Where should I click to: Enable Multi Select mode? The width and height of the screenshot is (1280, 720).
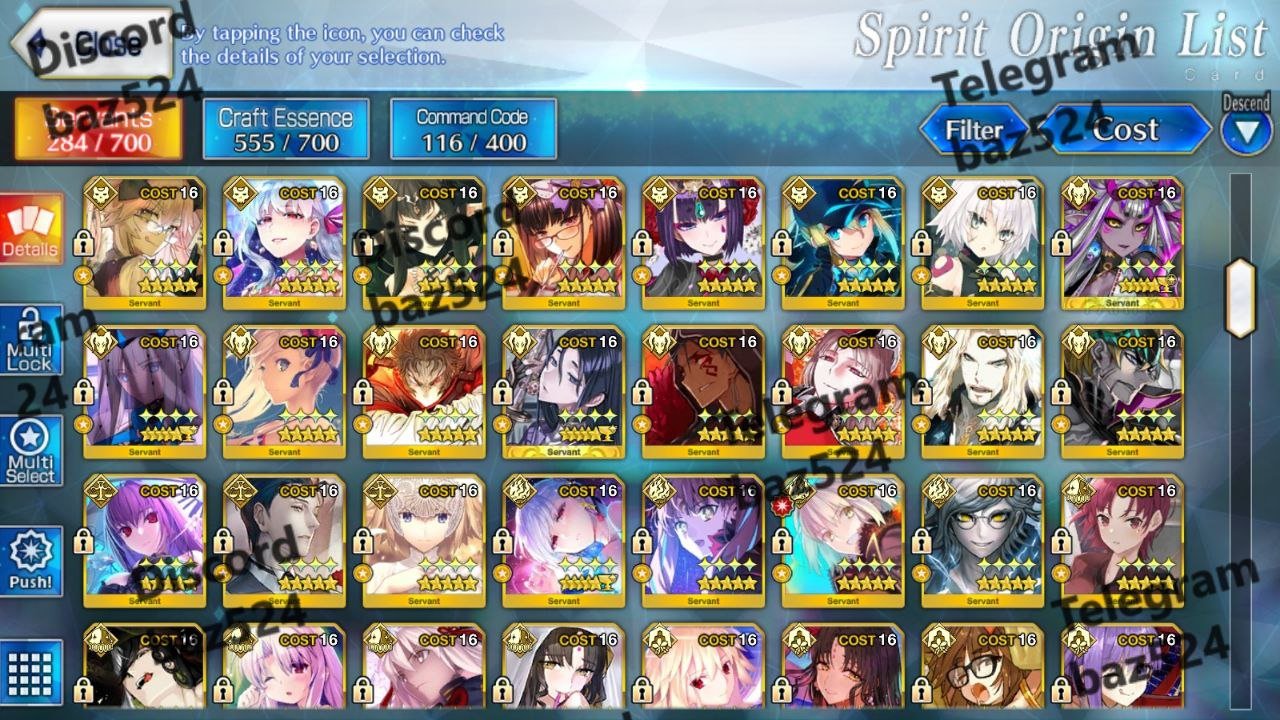(31, 452)
